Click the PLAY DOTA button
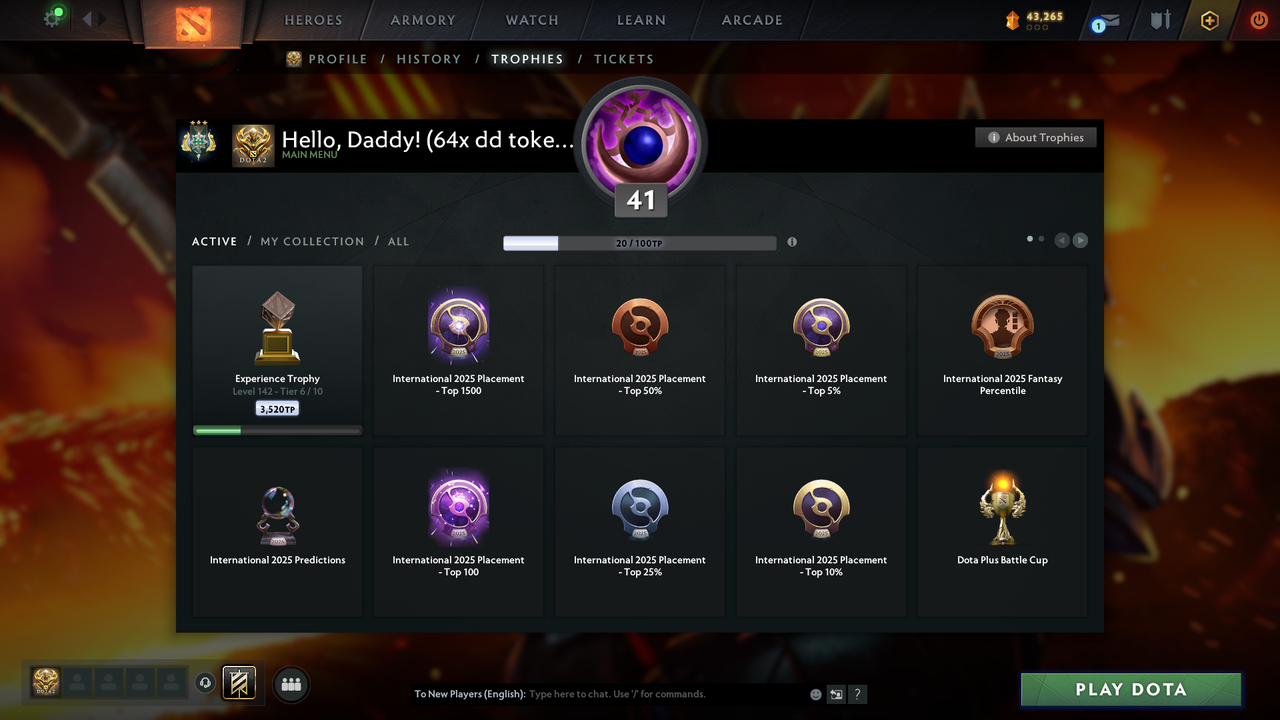The height and width of the screenshot is (720, 1280). 1130,689
